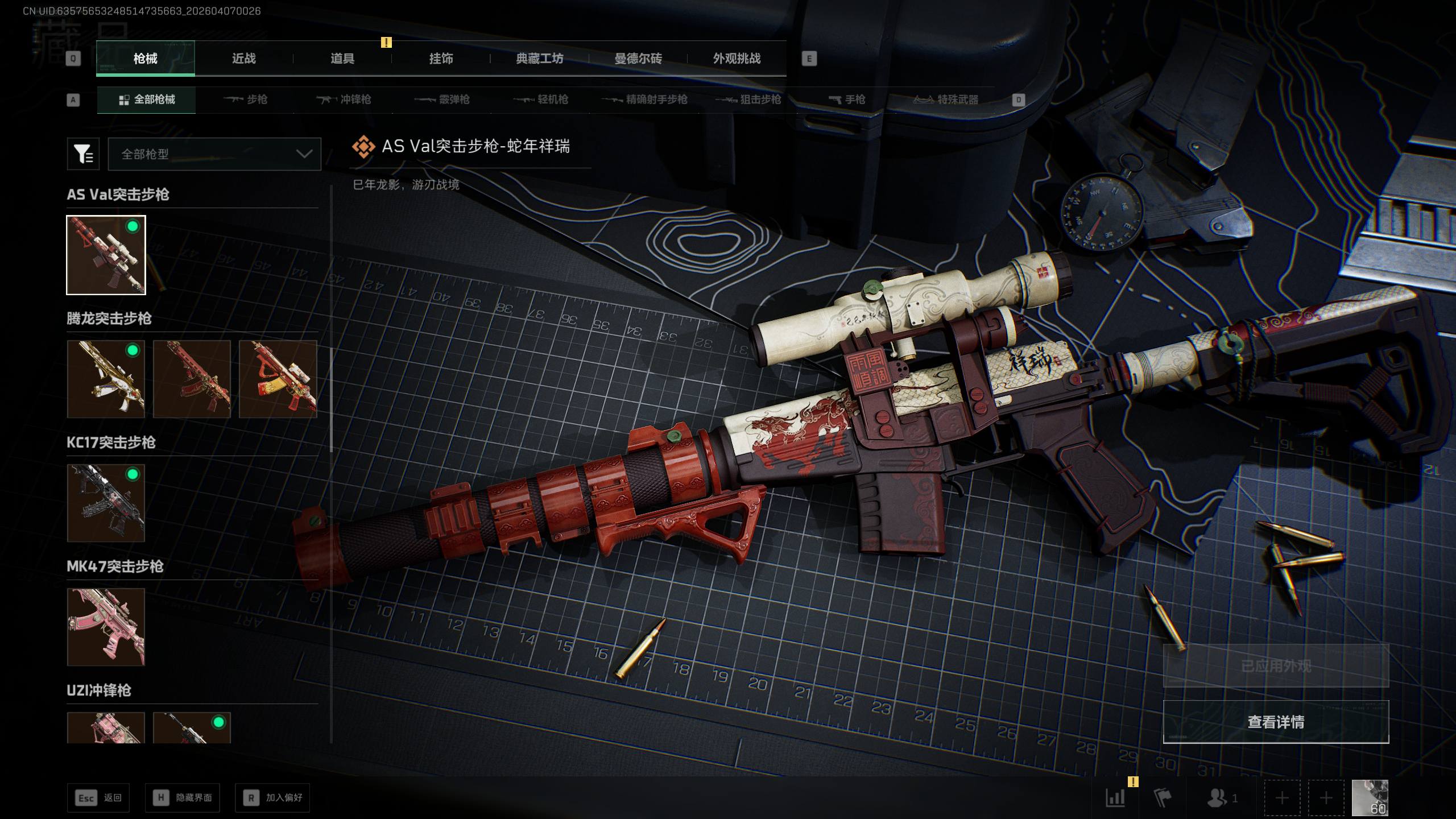Open the 曼德尔砖 tab
Image resolution: width=1456 pixels, height=819 pixels.
pyautogui.click(x=638, y=59)
